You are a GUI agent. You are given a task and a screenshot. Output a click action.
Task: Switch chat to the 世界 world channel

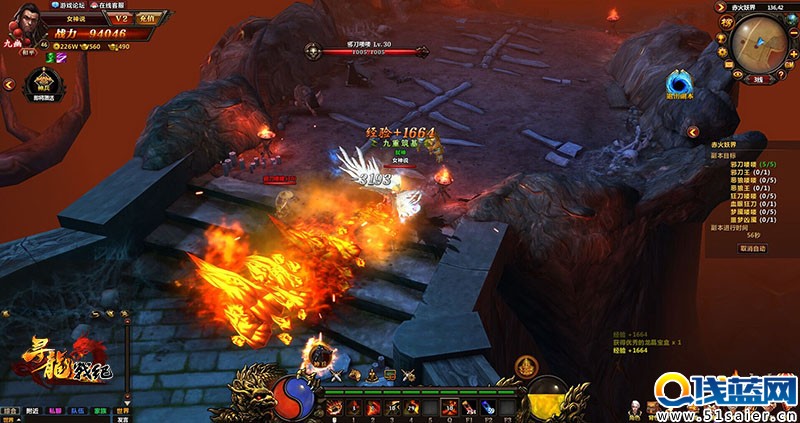point(123,410)
